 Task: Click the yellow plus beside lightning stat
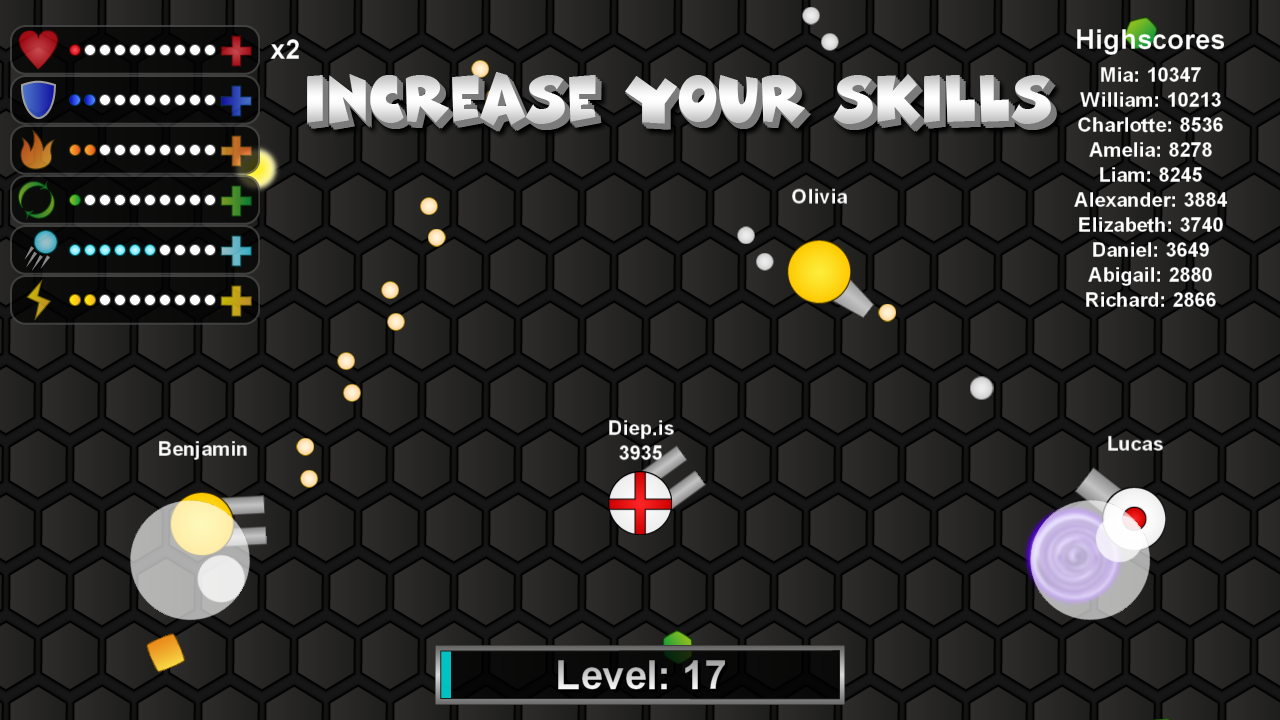(x=238, y=299)
